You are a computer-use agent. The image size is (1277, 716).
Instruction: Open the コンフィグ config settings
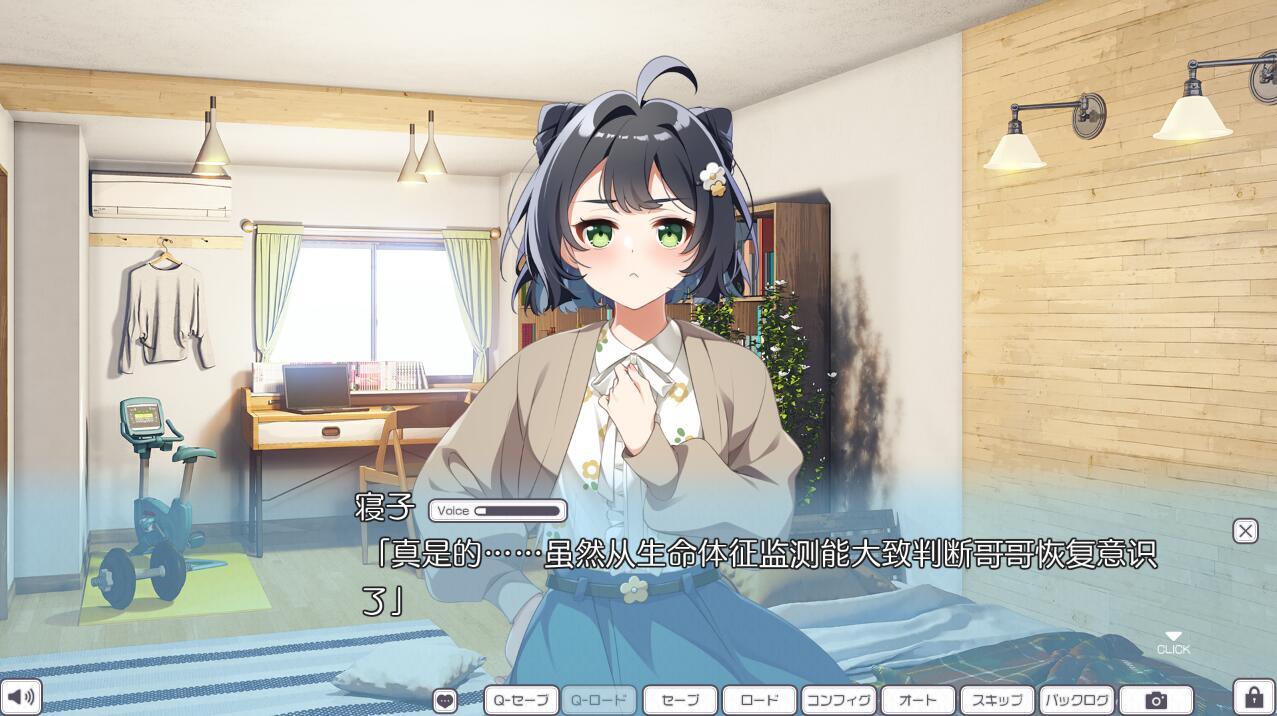839,700
